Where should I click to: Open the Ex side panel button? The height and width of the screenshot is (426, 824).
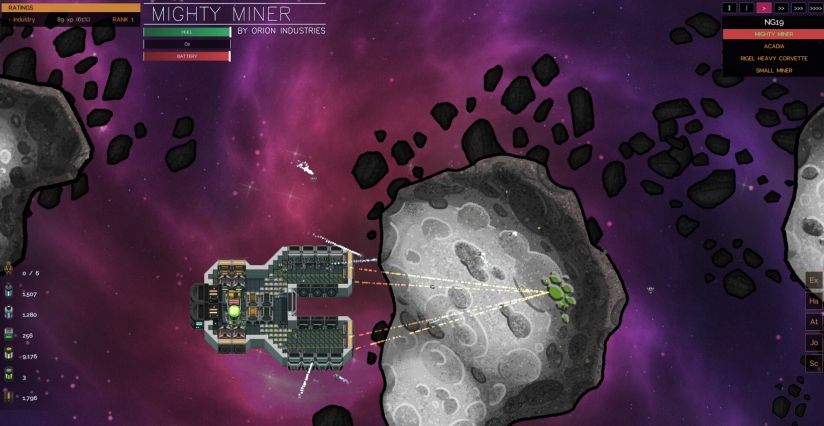tap(814, 278)
